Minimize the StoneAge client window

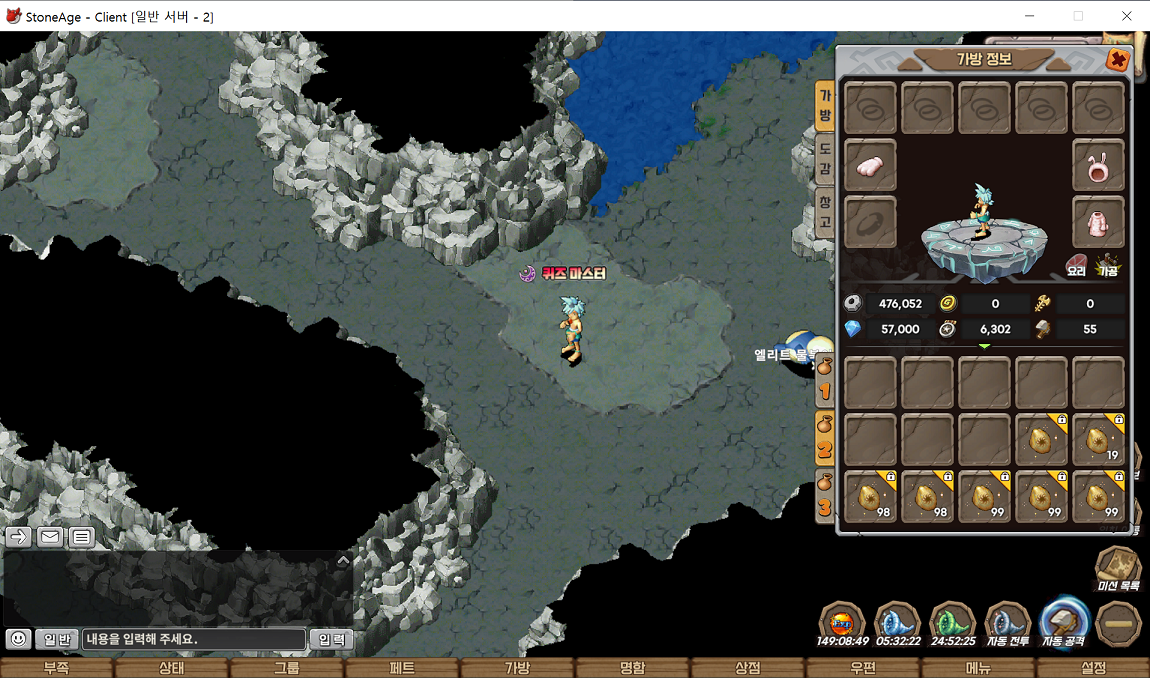click(1031, 16)
